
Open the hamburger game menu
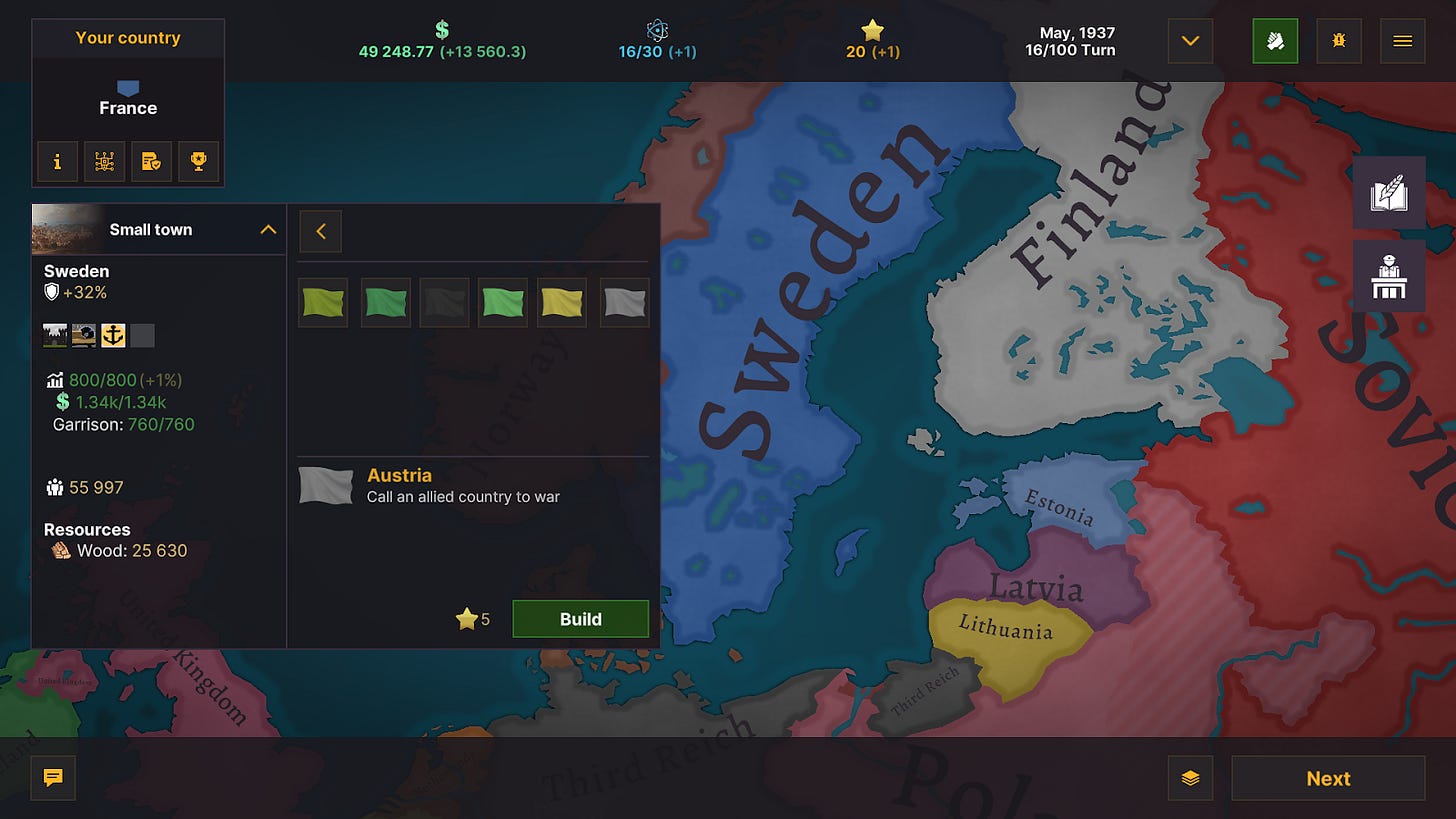coord(1402,41)
